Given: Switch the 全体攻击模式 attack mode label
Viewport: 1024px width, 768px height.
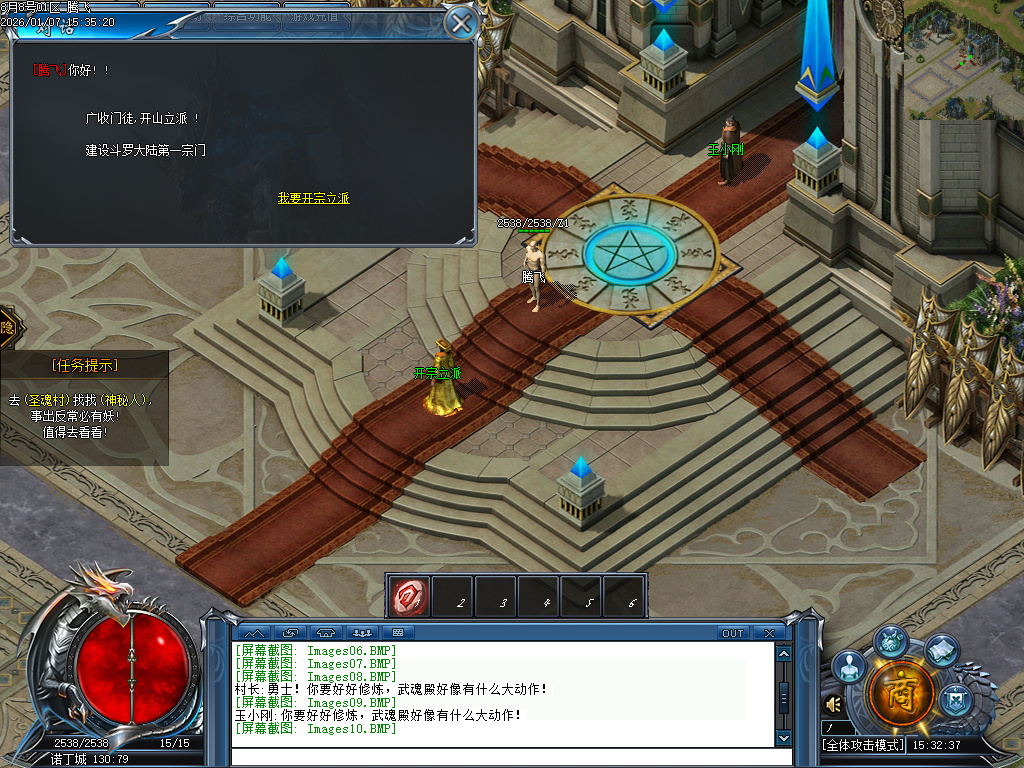Looking at the screenshot, I should pyautogui.click(x=862, y=745).
